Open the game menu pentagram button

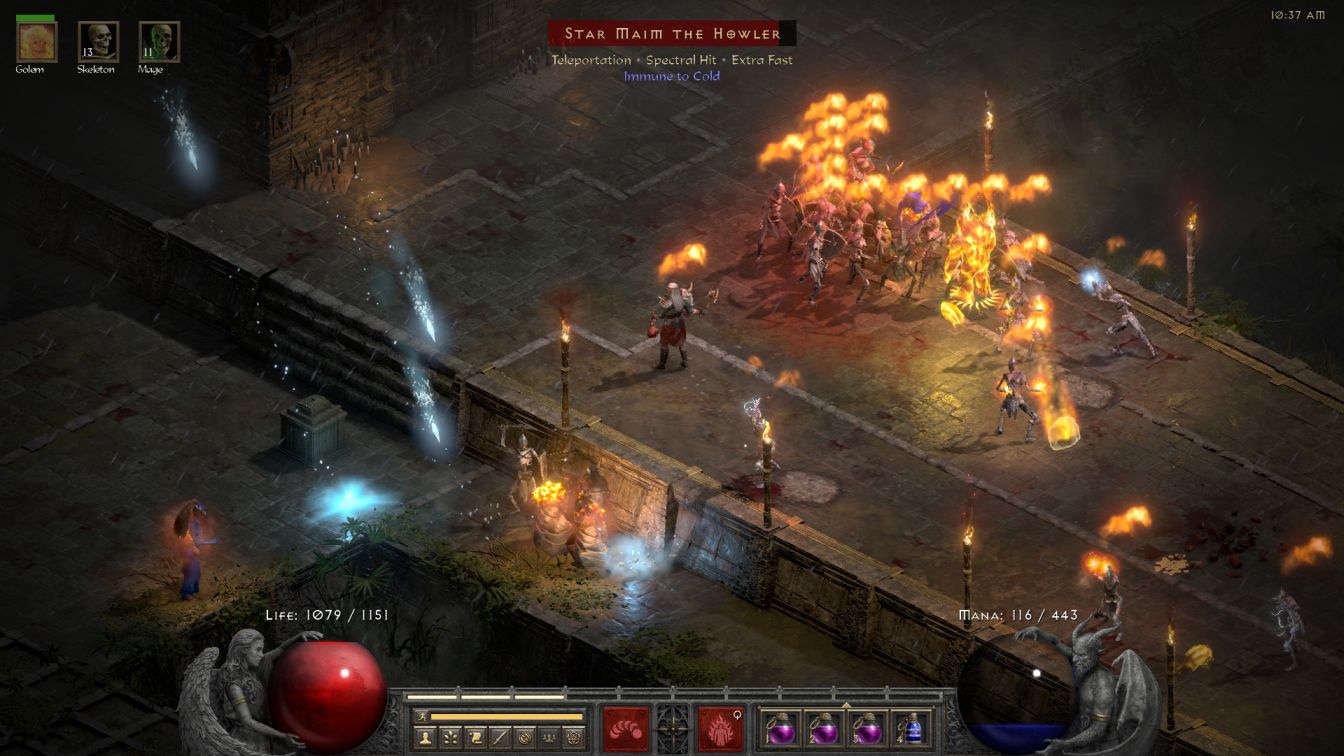[x=573, y=738]
